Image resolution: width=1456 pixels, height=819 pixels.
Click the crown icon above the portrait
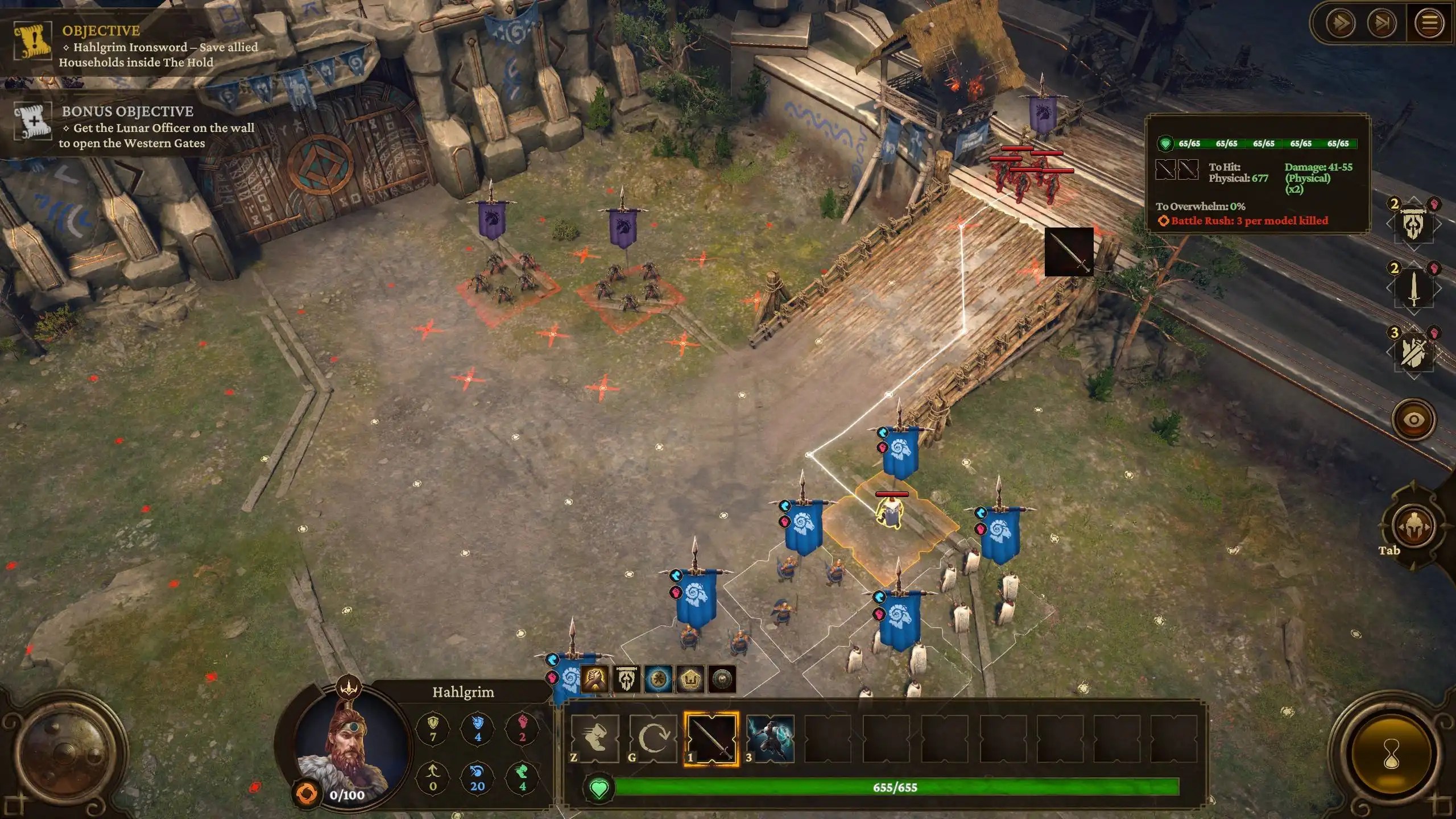point(348,688)
